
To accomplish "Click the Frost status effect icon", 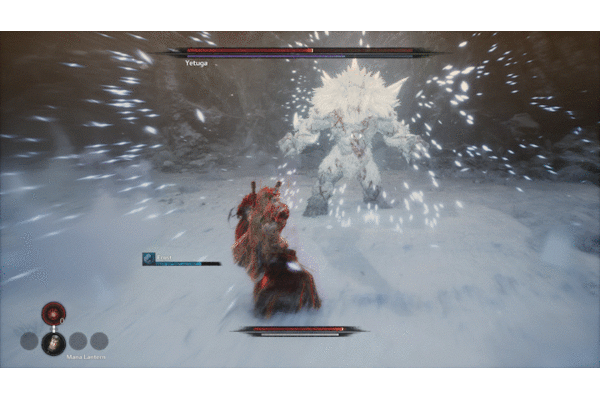I will click(x=148, y=258).
